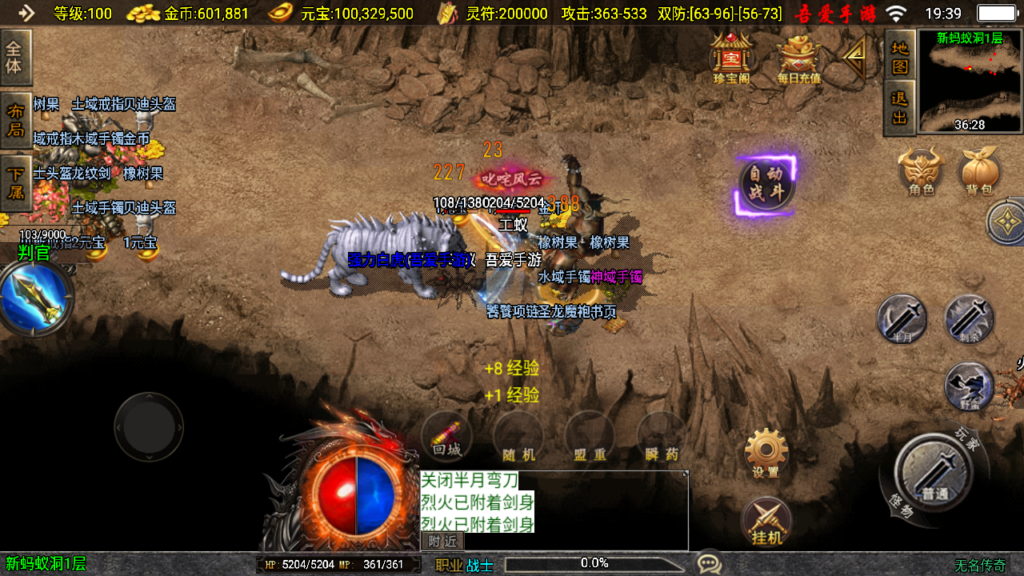Open 设置 settings gear
Image resolution: width=1024 pixels, height=576 pixels.
point(766,452)
